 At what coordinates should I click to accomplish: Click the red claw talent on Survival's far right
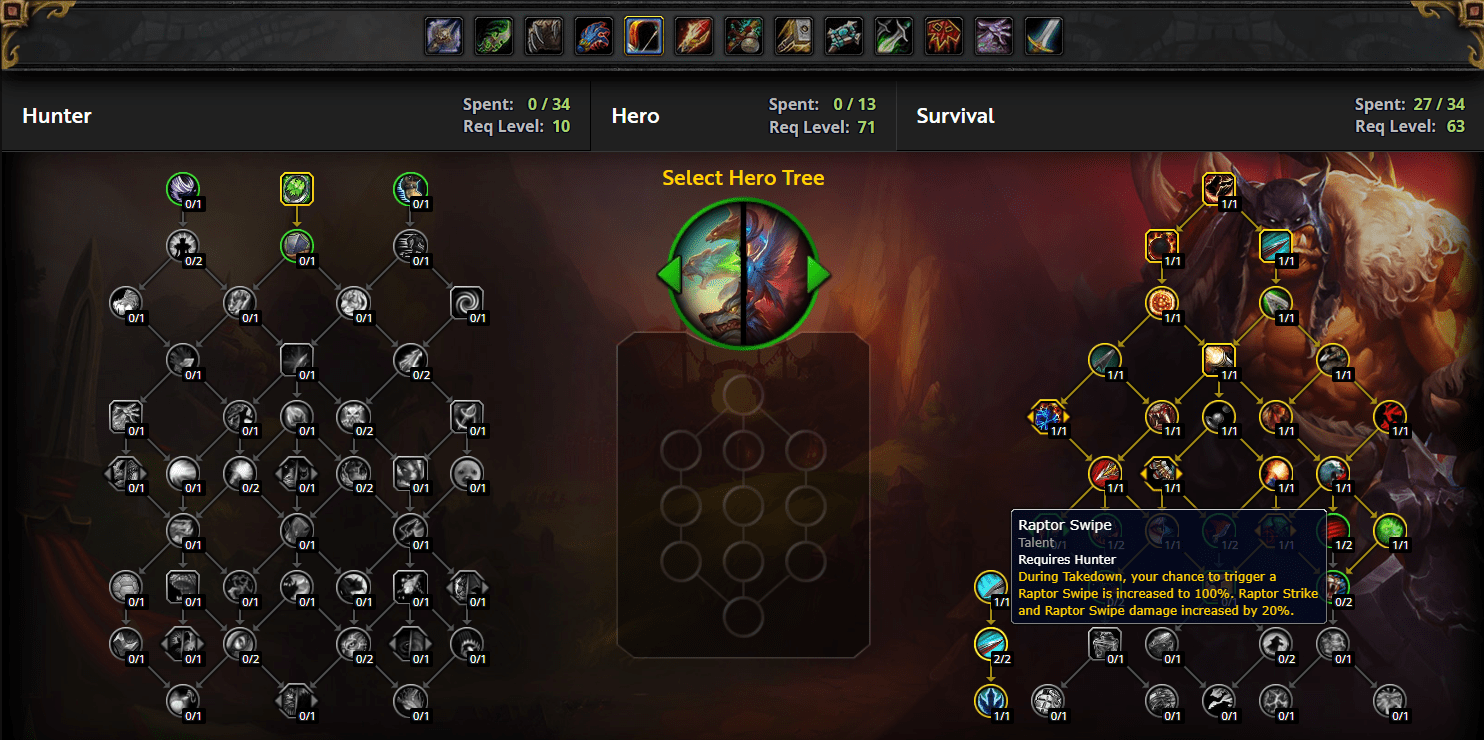(x=1392, y=417)
